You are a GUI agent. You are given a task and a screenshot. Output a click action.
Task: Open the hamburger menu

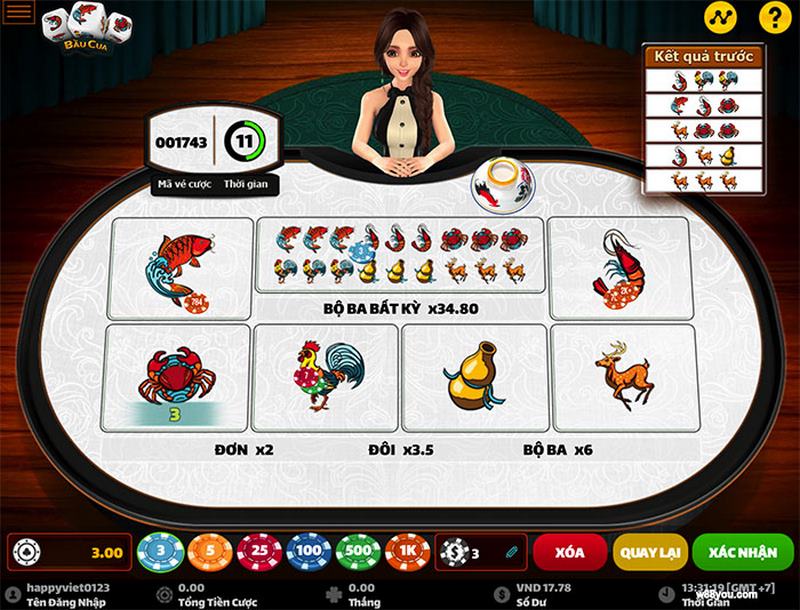[19, 13]
